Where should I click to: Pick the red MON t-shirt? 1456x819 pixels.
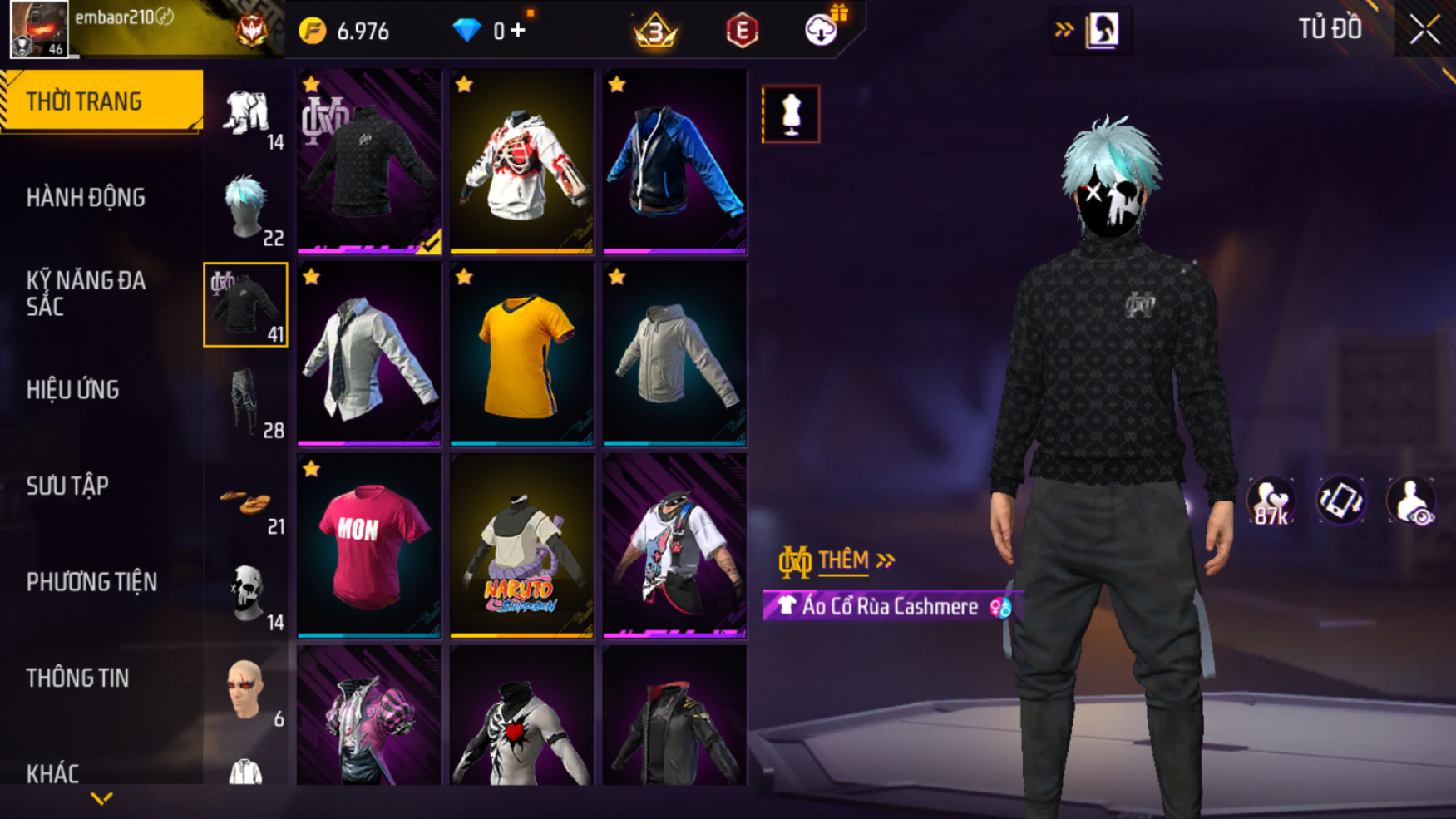pos(368,545)
